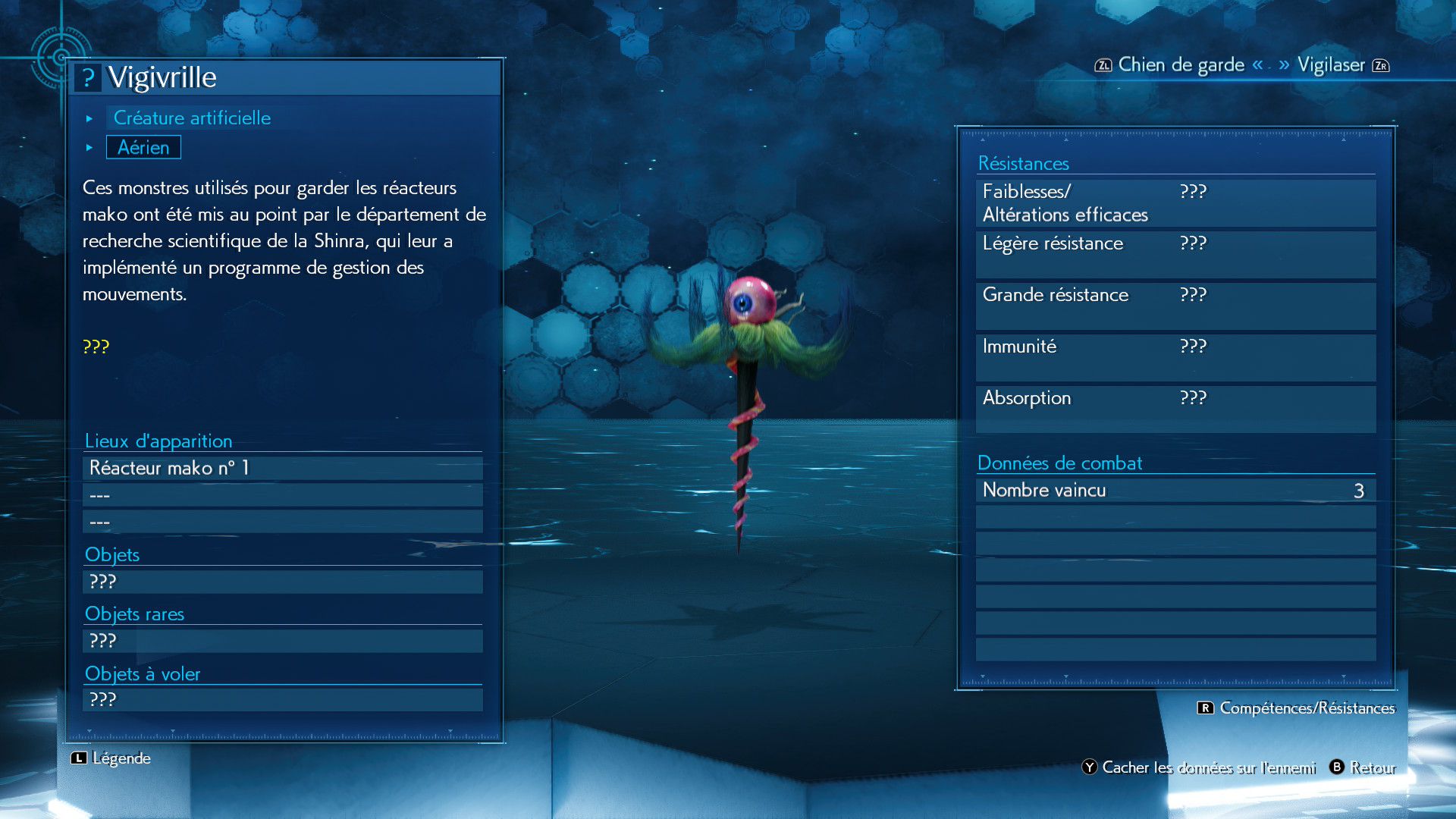Select the Immunité row
This screenshot has width=1456, height=819.
[1175, 357]
